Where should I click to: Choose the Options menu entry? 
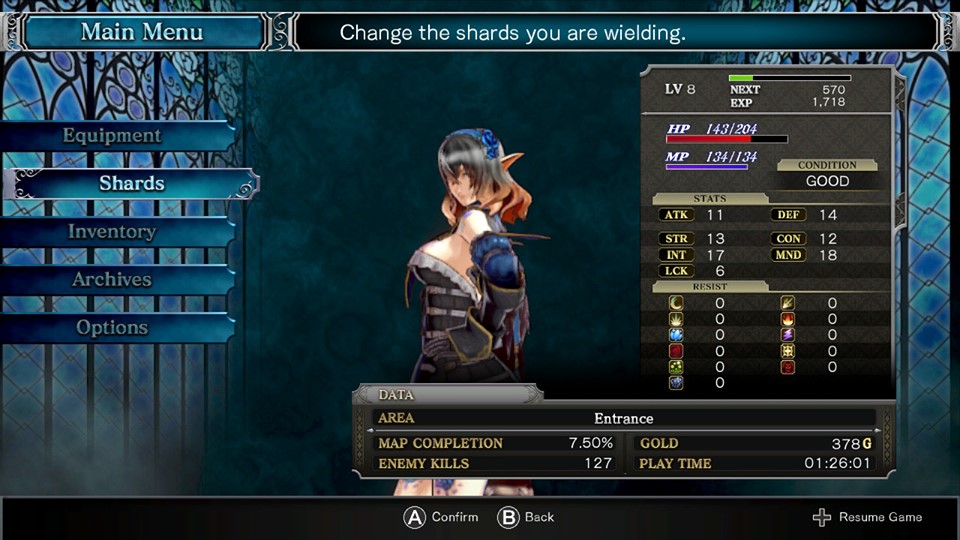tap(112, 328)
